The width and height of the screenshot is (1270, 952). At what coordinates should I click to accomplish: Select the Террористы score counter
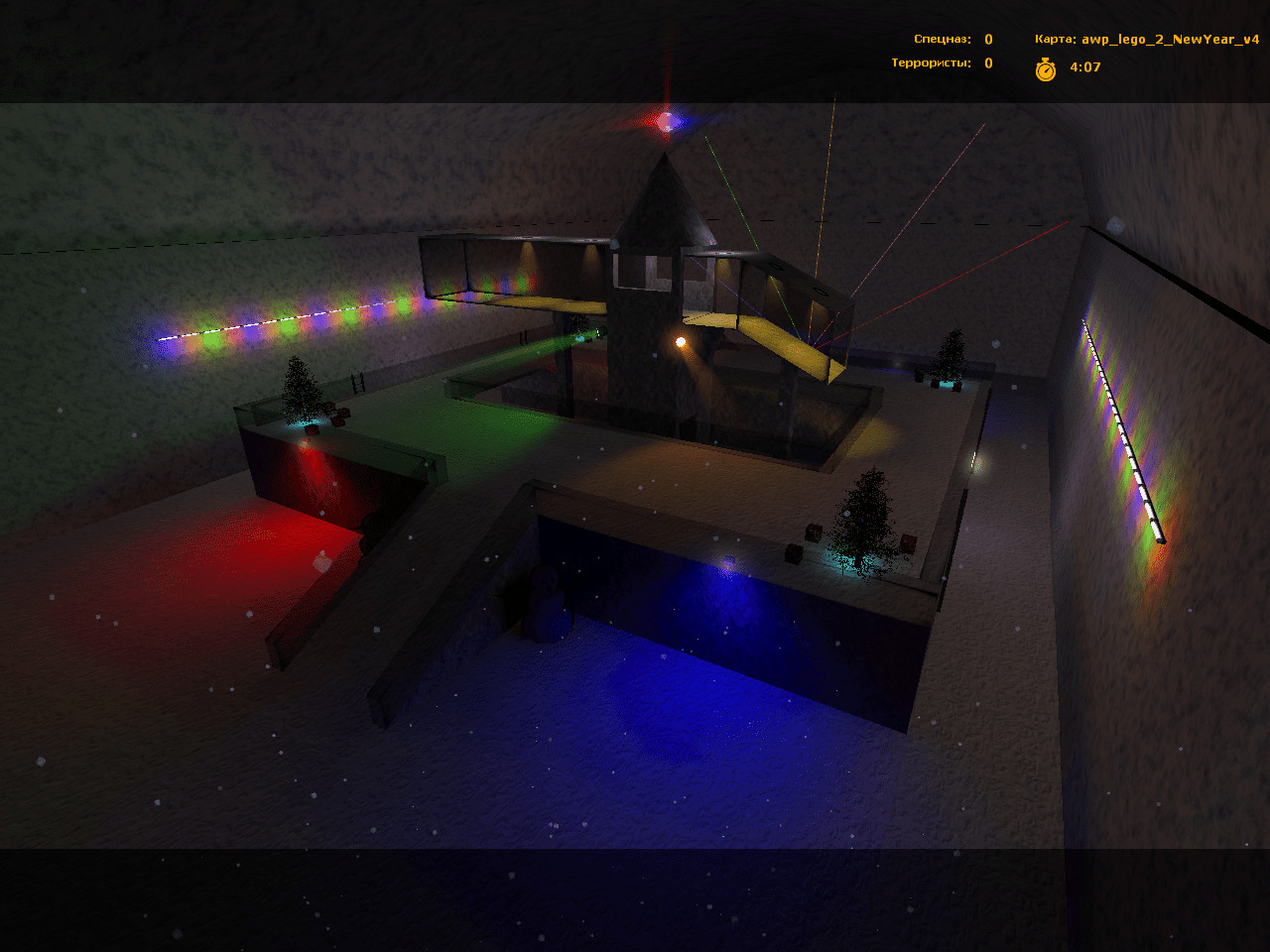(x=987, y=61)
